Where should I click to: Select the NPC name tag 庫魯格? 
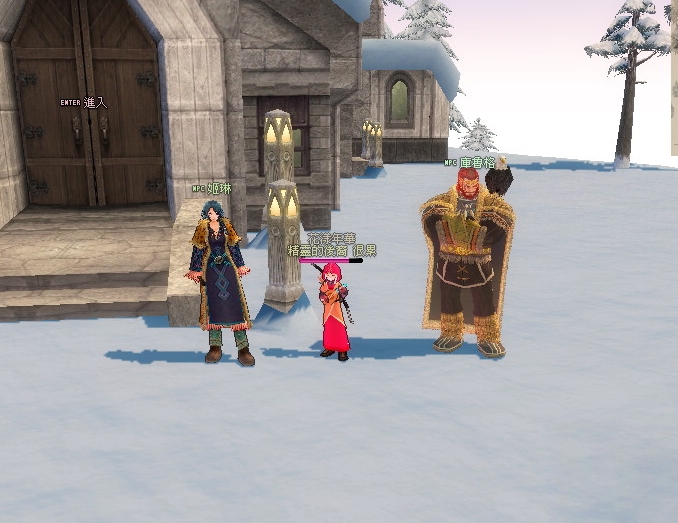pyautogui.click(x=477, y=162)
